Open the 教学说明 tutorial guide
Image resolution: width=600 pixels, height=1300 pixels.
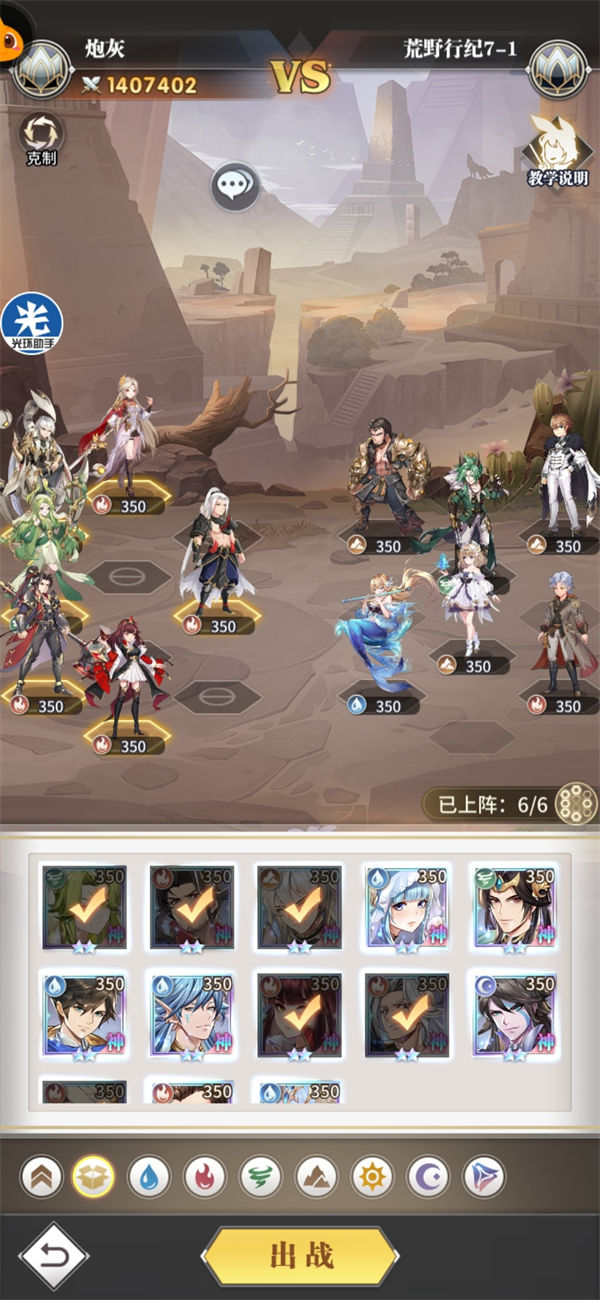pos(557,153)
